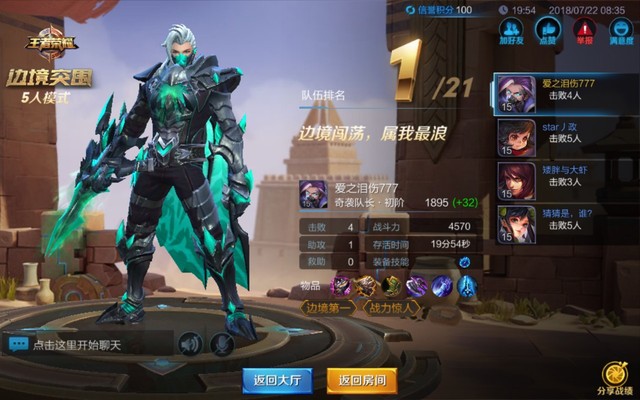This screenshot has height=400, width=640.
Task: View the 装备技能 blue skill icon
Action: [x=464, y=262]
